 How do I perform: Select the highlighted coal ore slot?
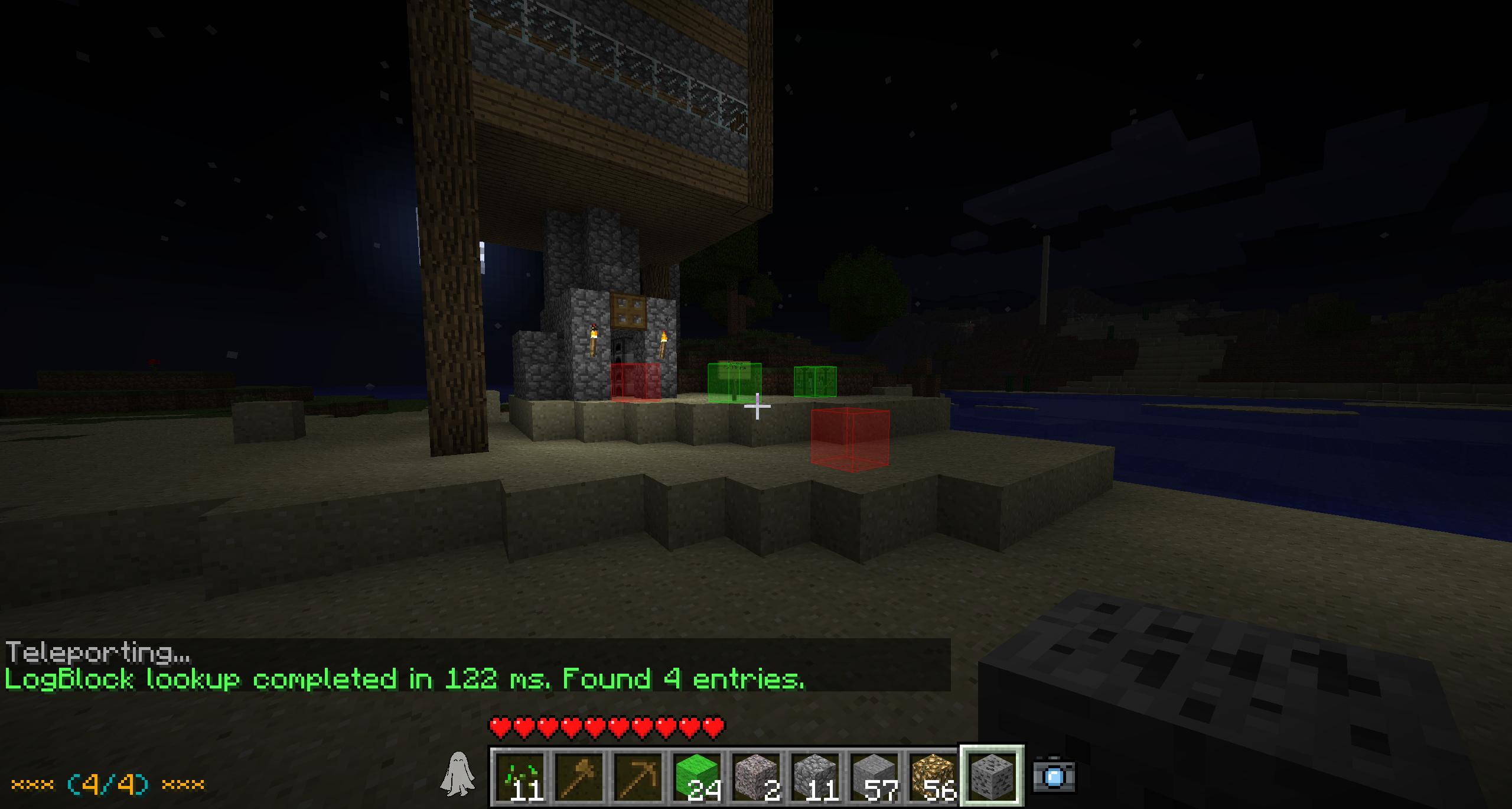pos(992,775)
